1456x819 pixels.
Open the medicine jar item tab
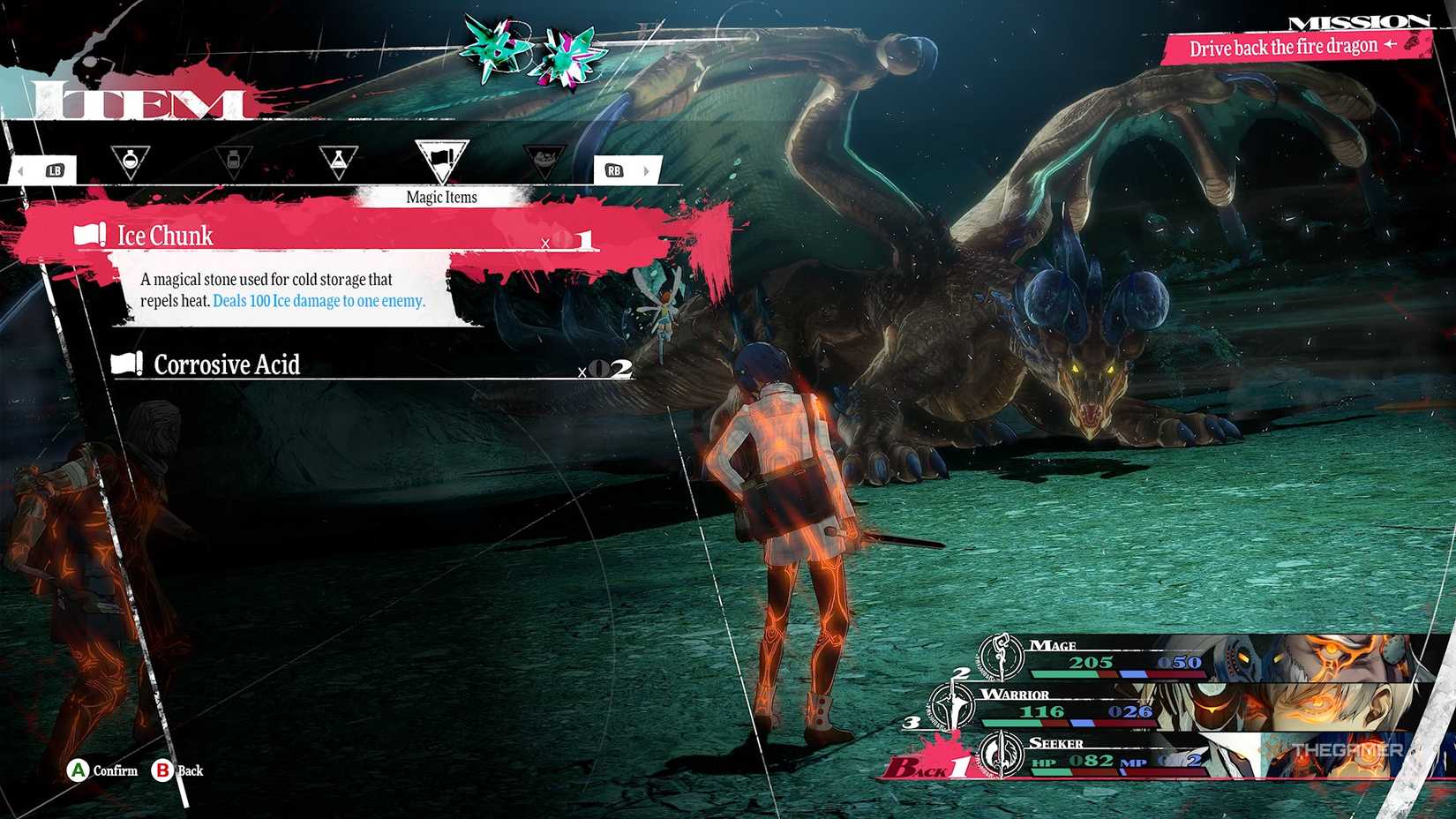click(x=233, y=162)
